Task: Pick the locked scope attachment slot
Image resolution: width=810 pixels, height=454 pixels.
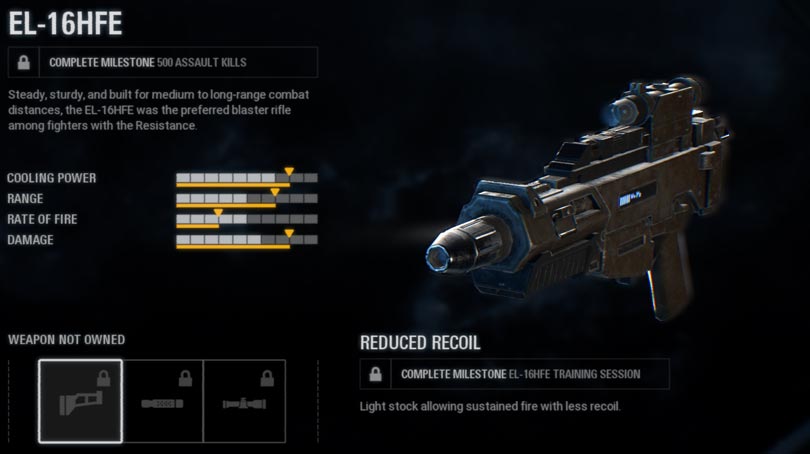Action: click(x=244, y=401)
